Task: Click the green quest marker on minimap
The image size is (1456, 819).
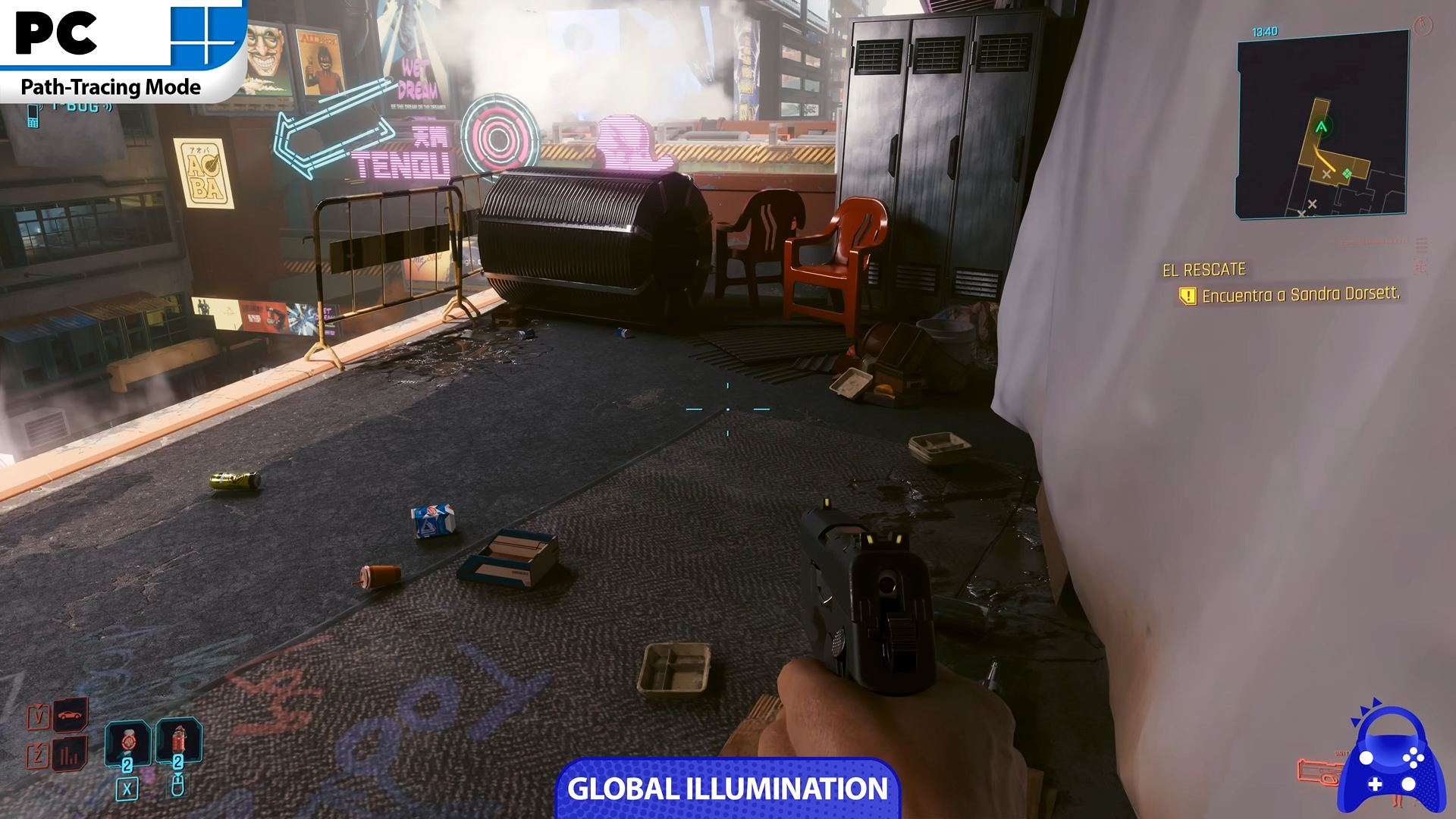Action: pos(1347,174)
